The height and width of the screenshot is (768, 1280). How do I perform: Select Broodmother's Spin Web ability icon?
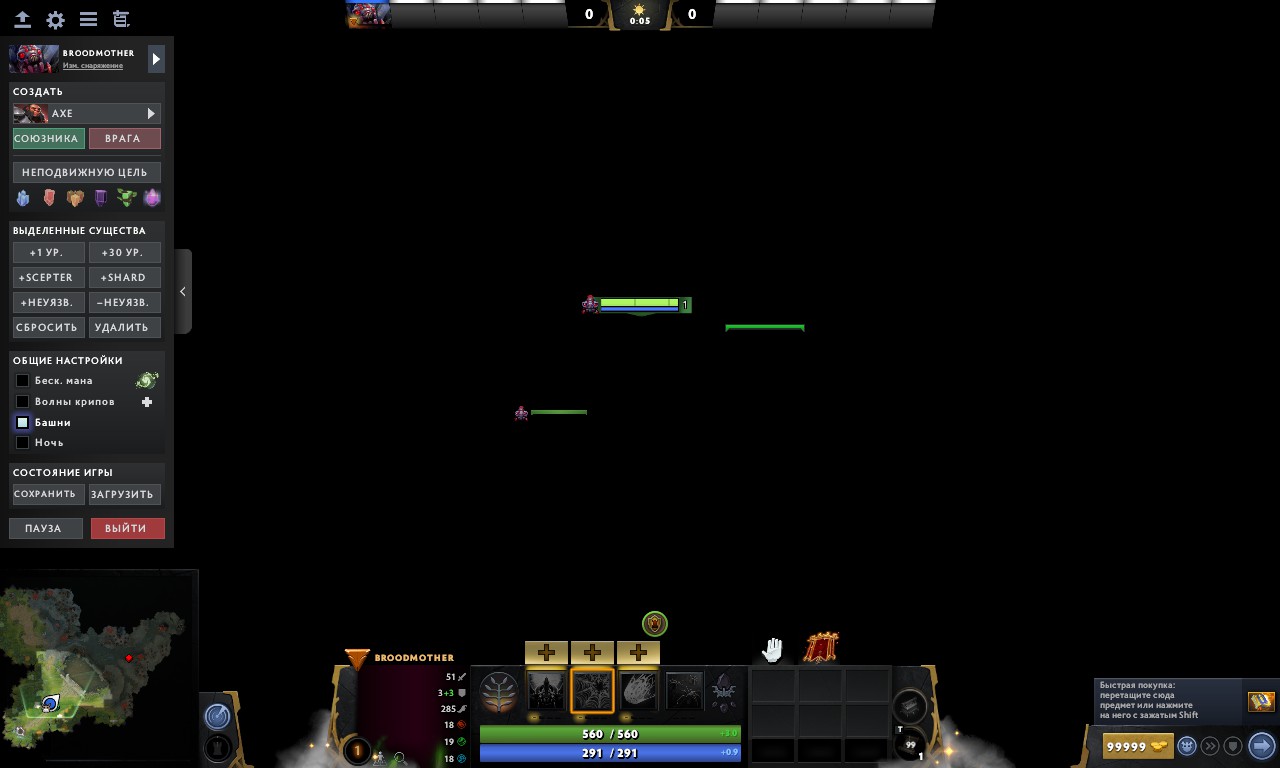[x=592, y=690]
